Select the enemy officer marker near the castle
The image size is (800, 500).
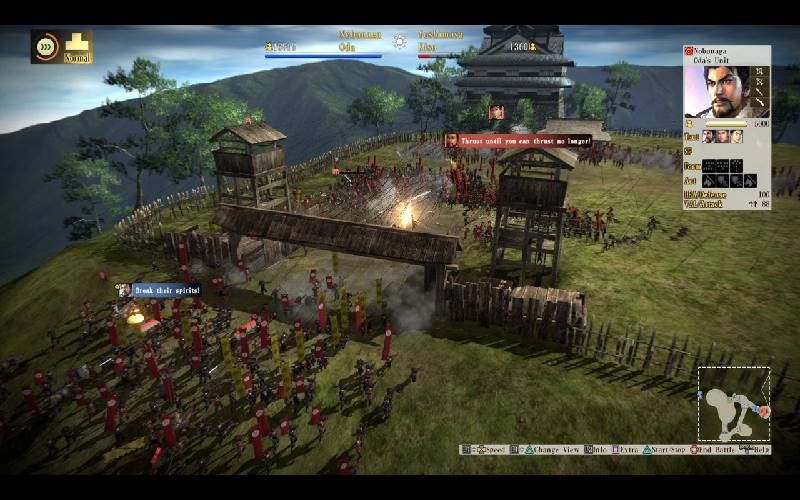click(496, 112)
